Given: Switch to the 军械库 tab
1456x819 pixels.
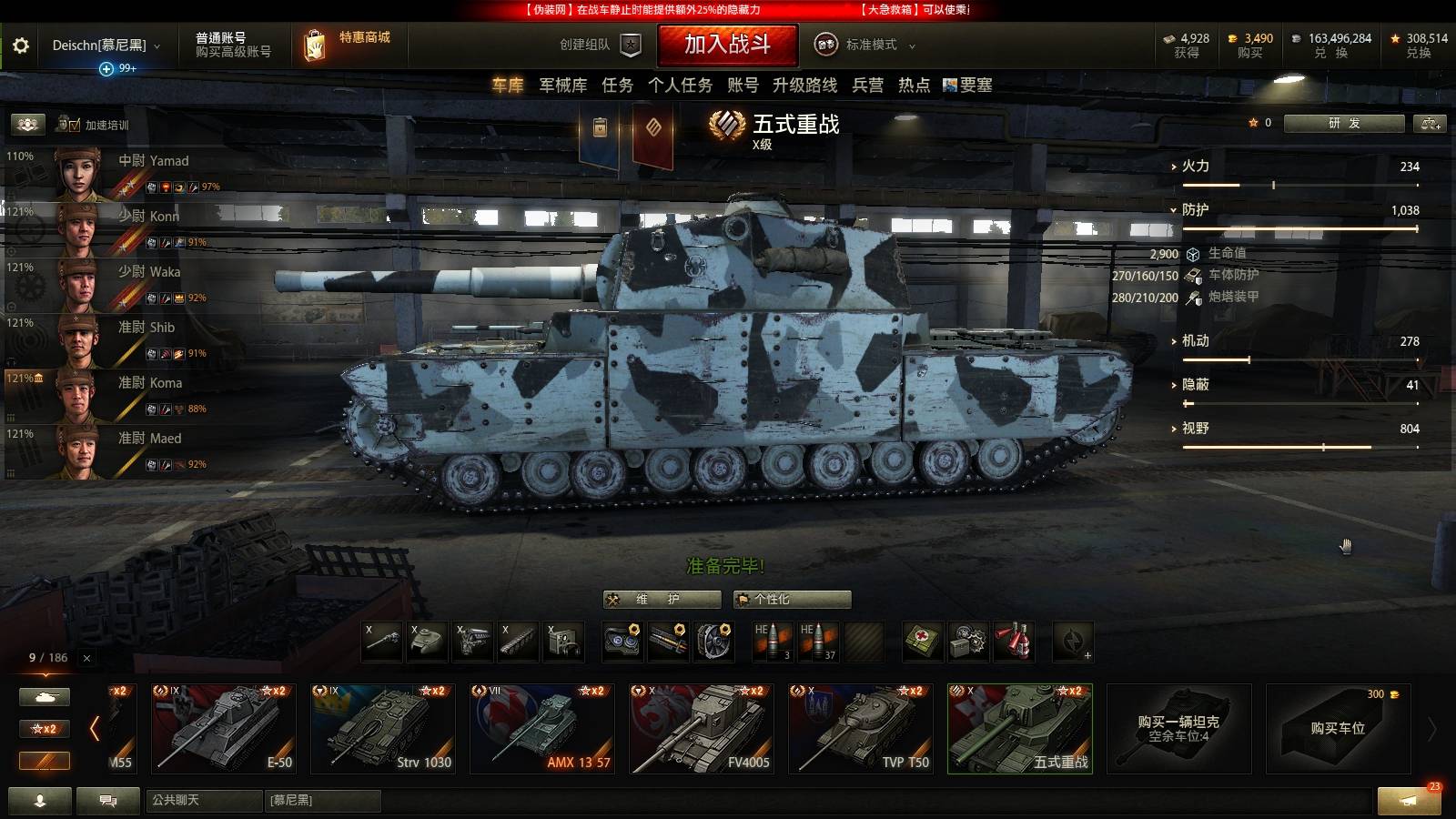Looking at the screenshot, I should coord(561,86).
